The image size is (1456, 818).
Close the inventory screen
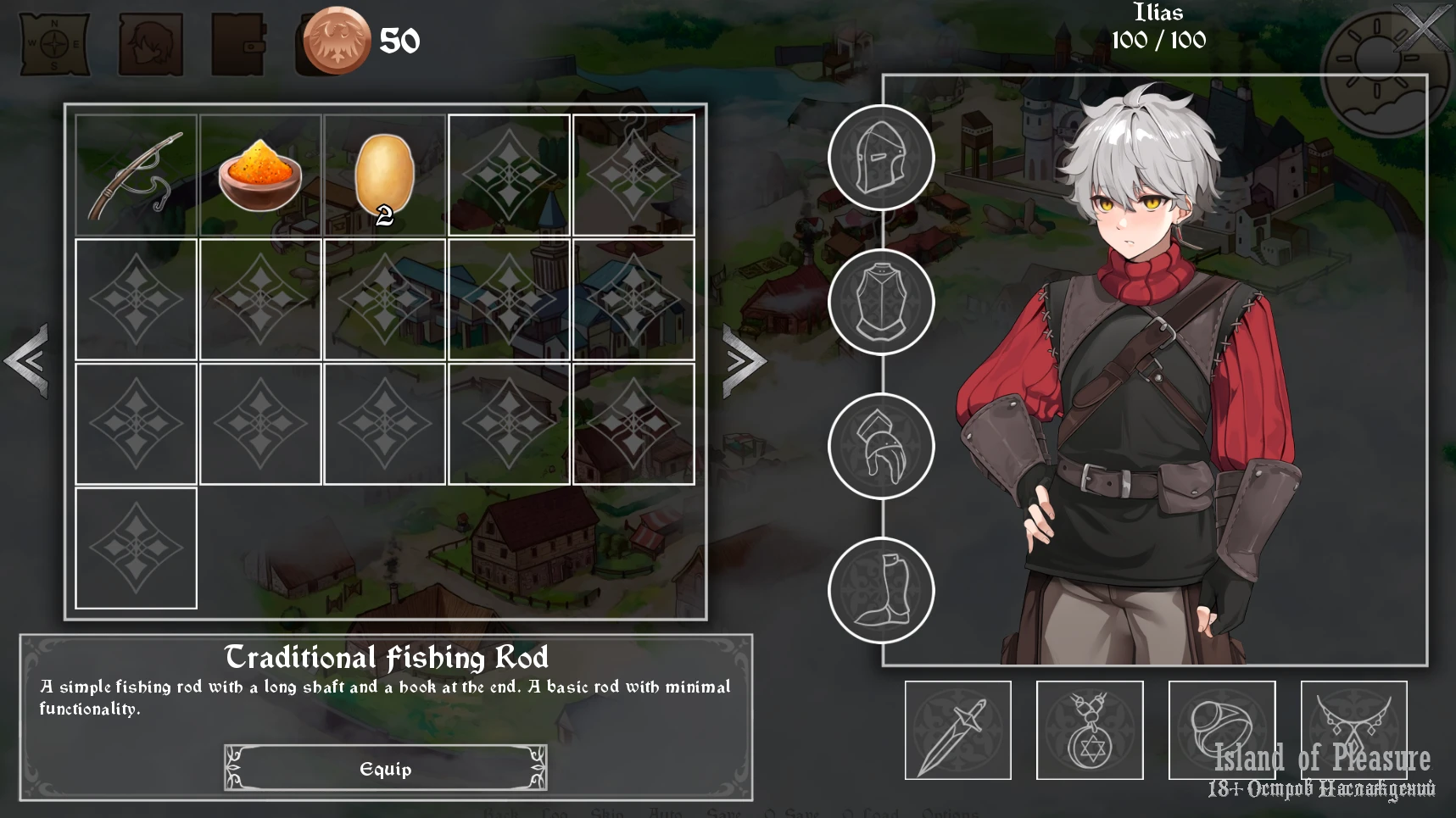1422,30
